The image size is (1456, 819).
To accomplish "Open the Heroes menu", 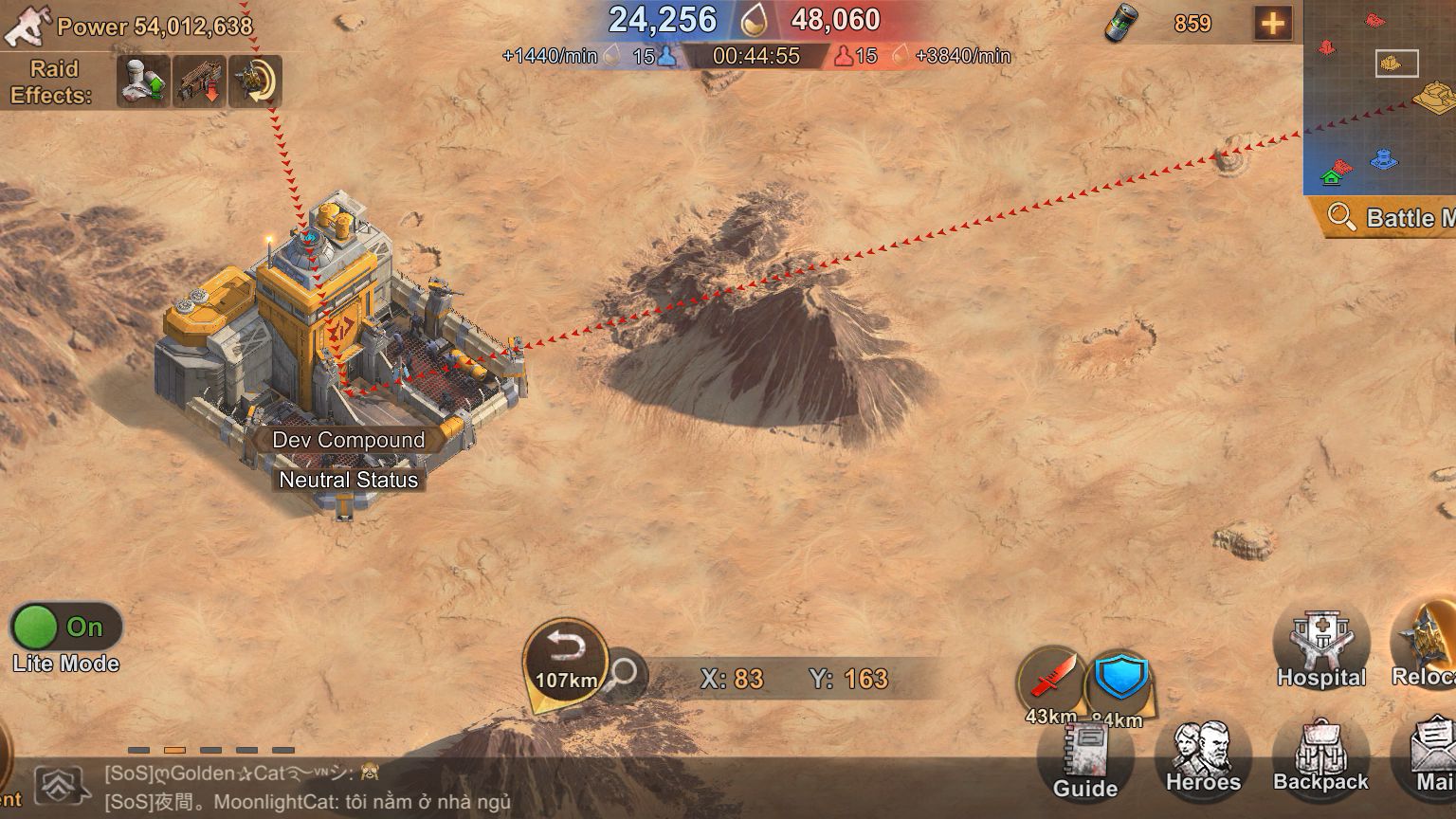I will [x=1202, y=756].
